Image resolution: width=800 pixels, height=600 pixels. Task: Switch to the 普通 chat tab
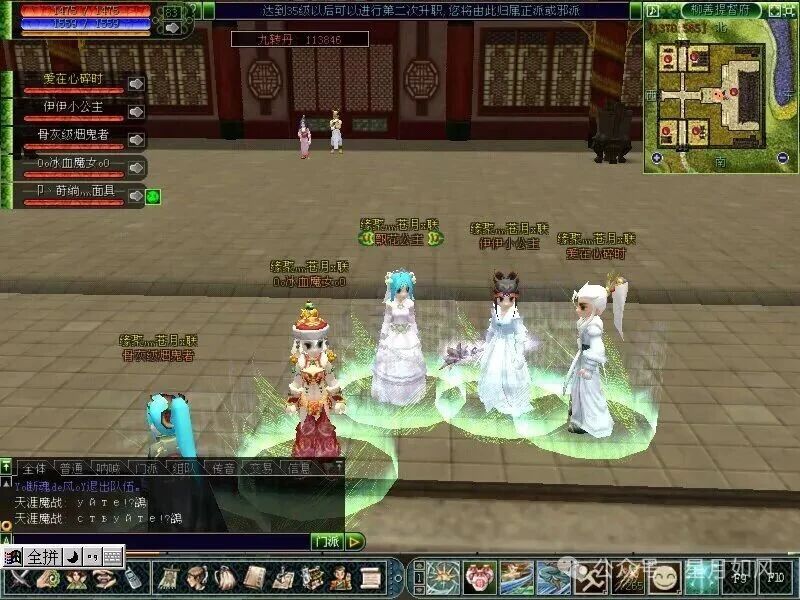click(71, 467)
